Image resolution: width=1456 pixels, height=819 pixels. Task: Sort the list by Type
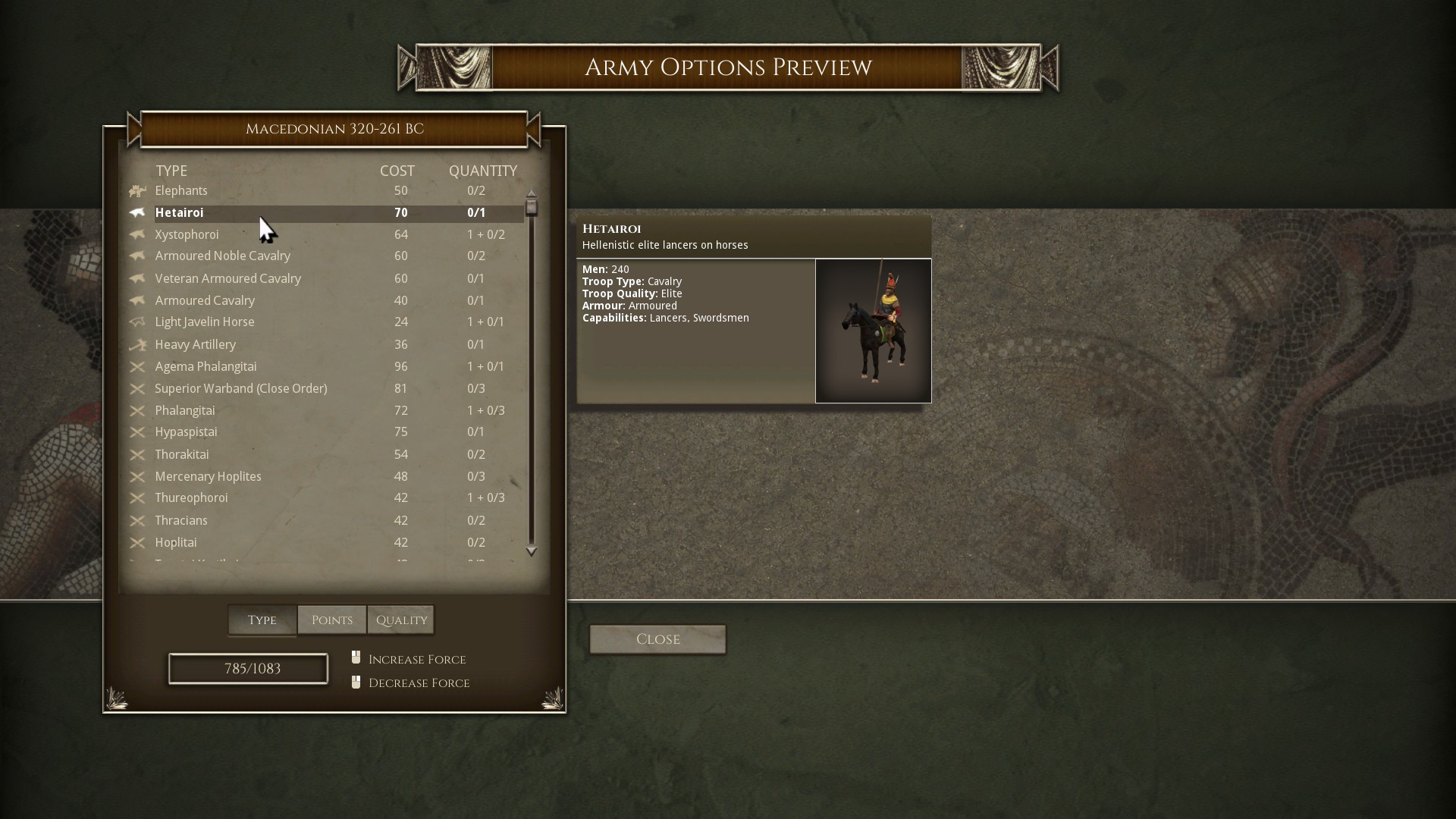click(x=262, y=620)
